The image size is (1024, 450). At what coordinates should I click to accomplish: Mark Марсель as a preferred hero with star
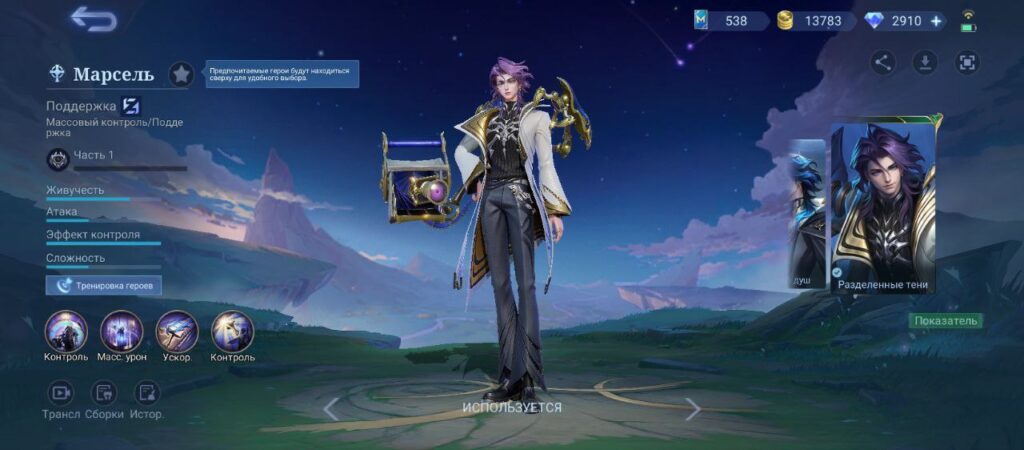[181, 74]
